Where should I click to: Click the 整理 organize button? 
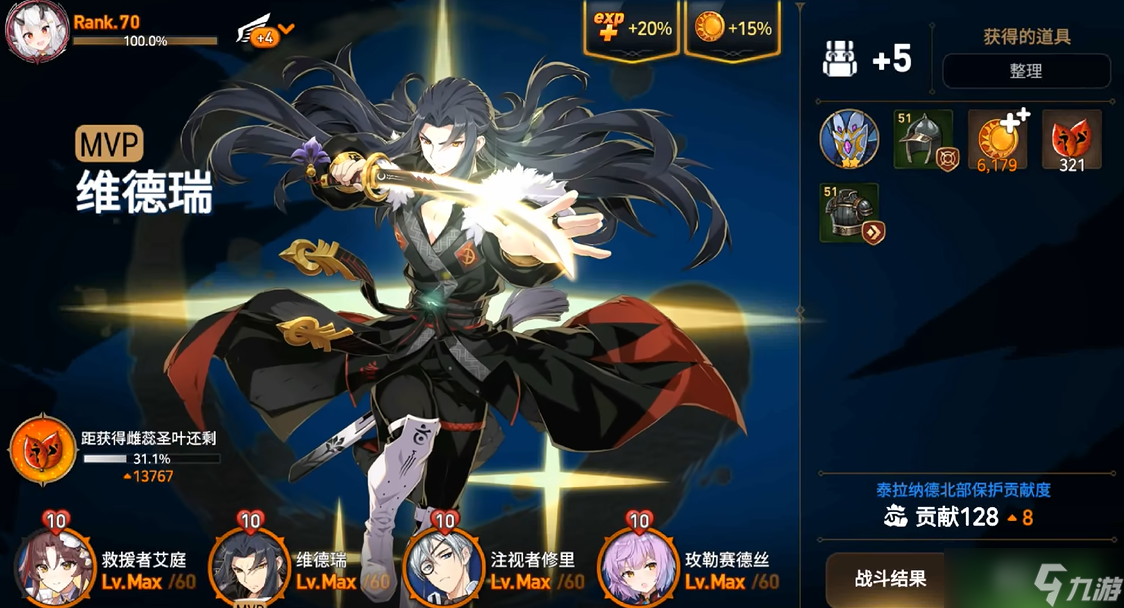coord(1026,71)
